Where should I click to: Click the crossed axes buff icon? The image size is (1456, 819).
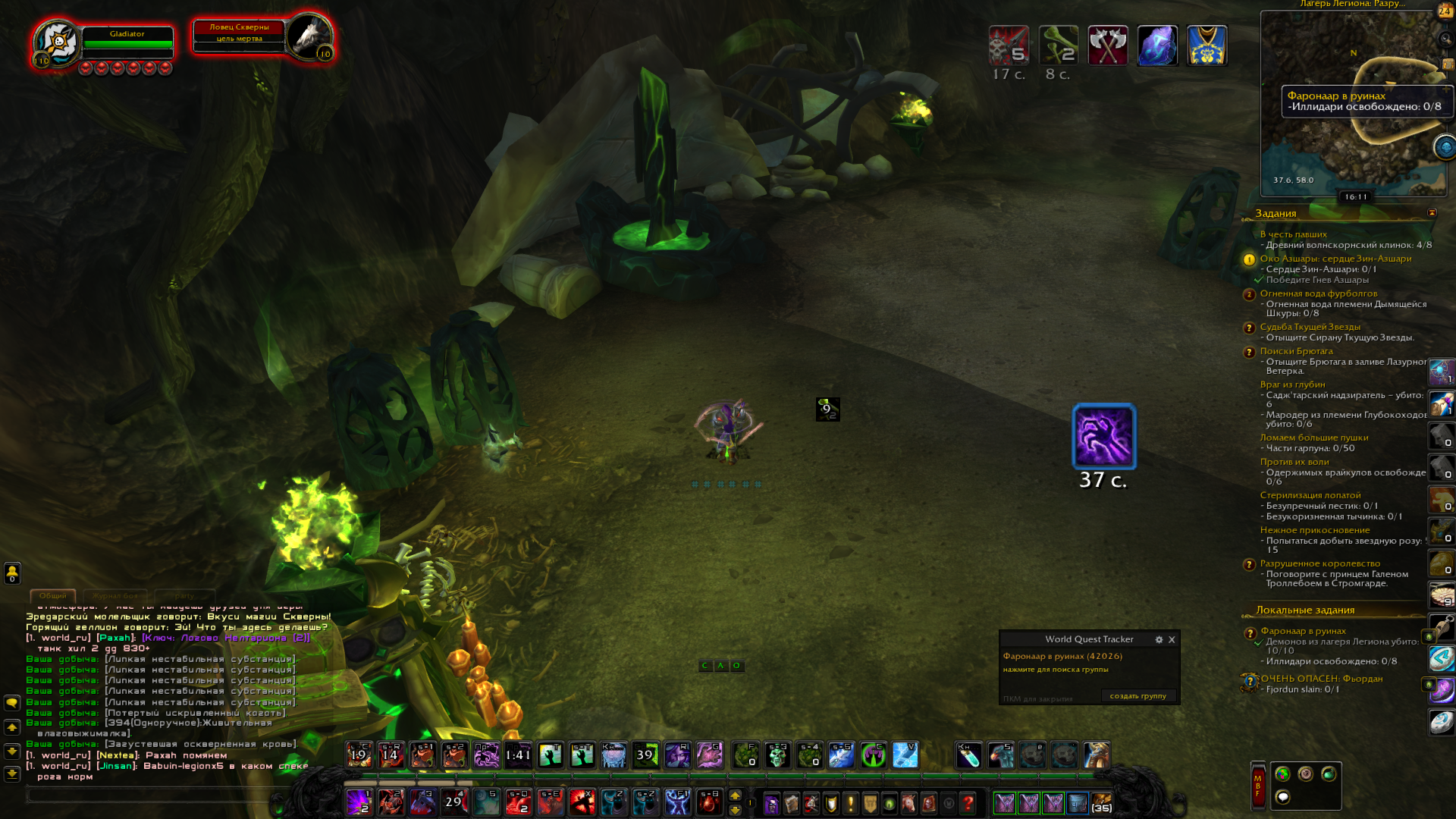1108,45
